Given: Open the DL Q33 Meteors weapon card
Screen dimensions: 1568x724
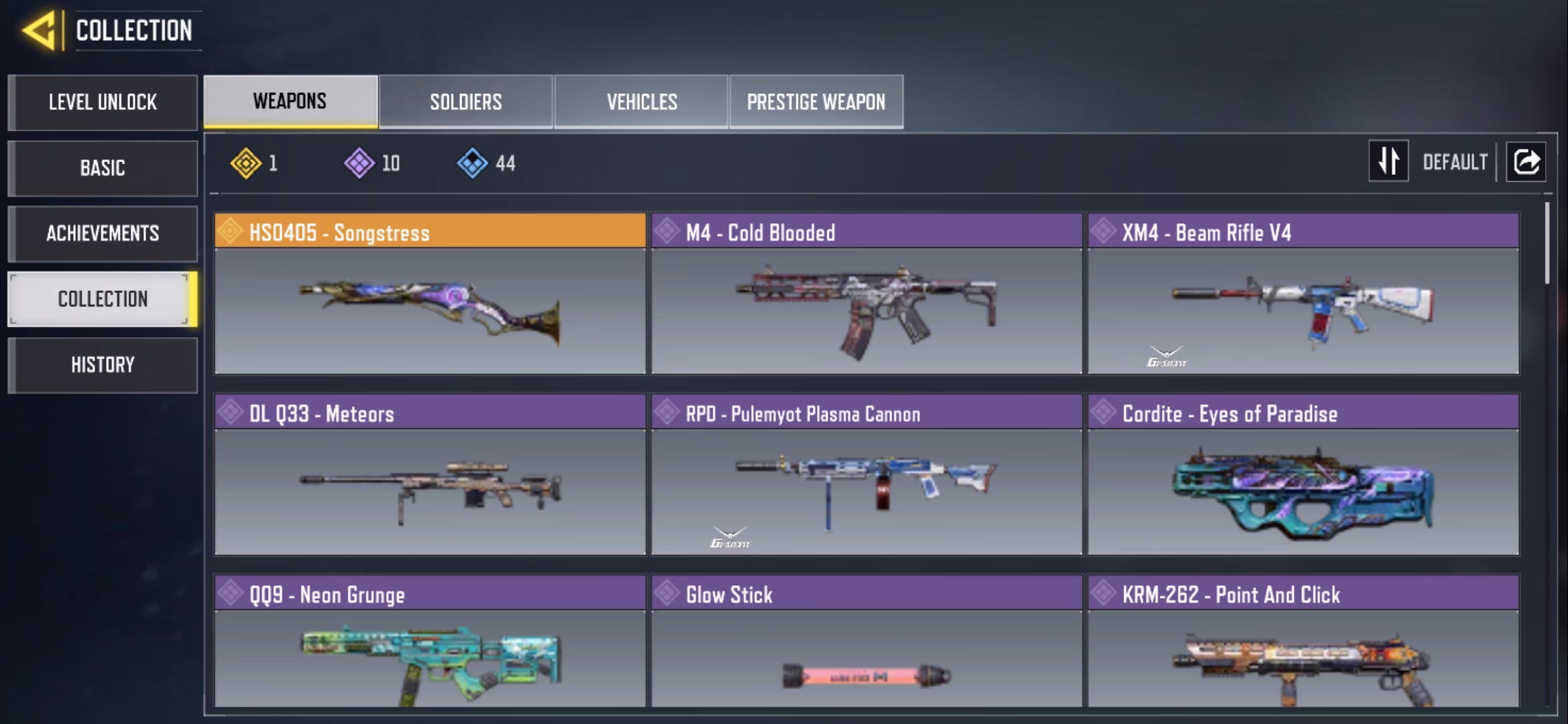Looking at the screenshot, I should [x=430, y=475].
